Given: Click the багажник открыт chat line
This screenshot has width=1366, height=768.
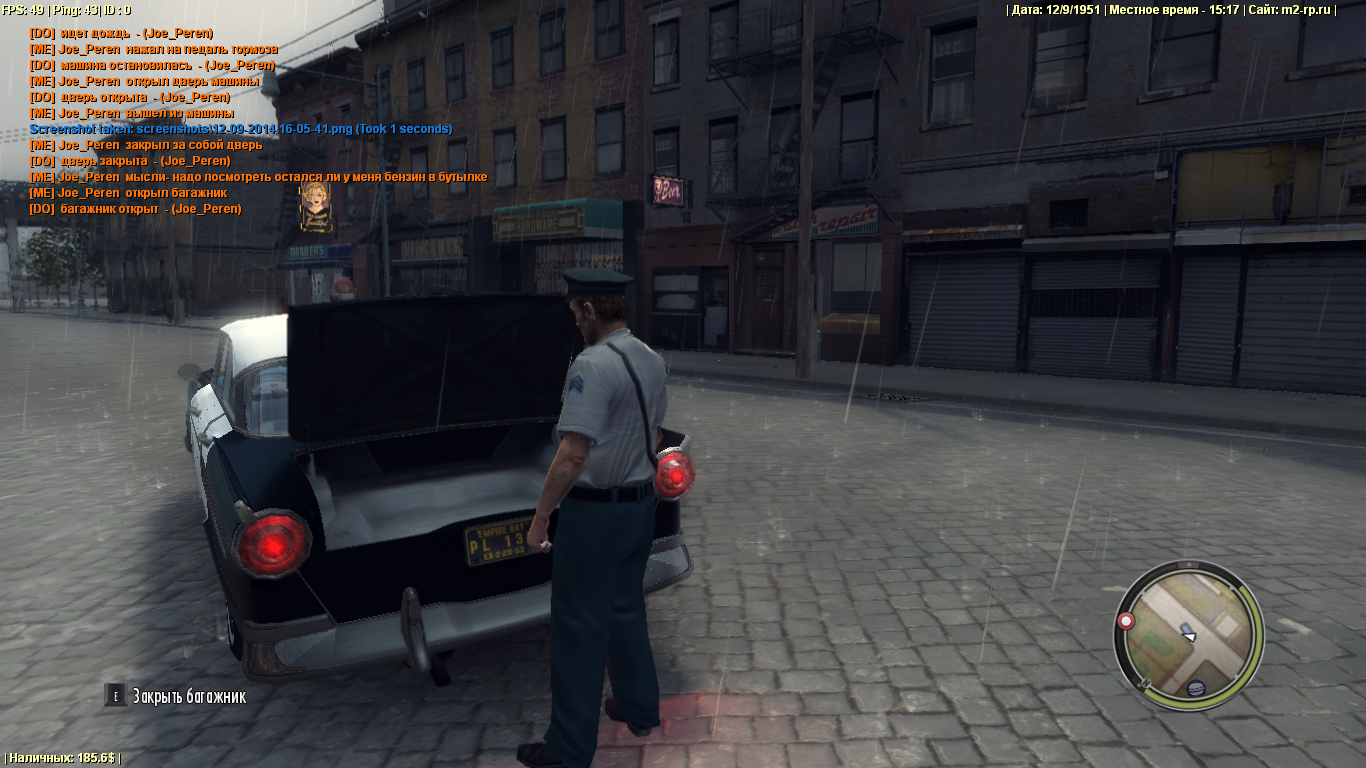Looking at the screenshot, I should point(135,209).
